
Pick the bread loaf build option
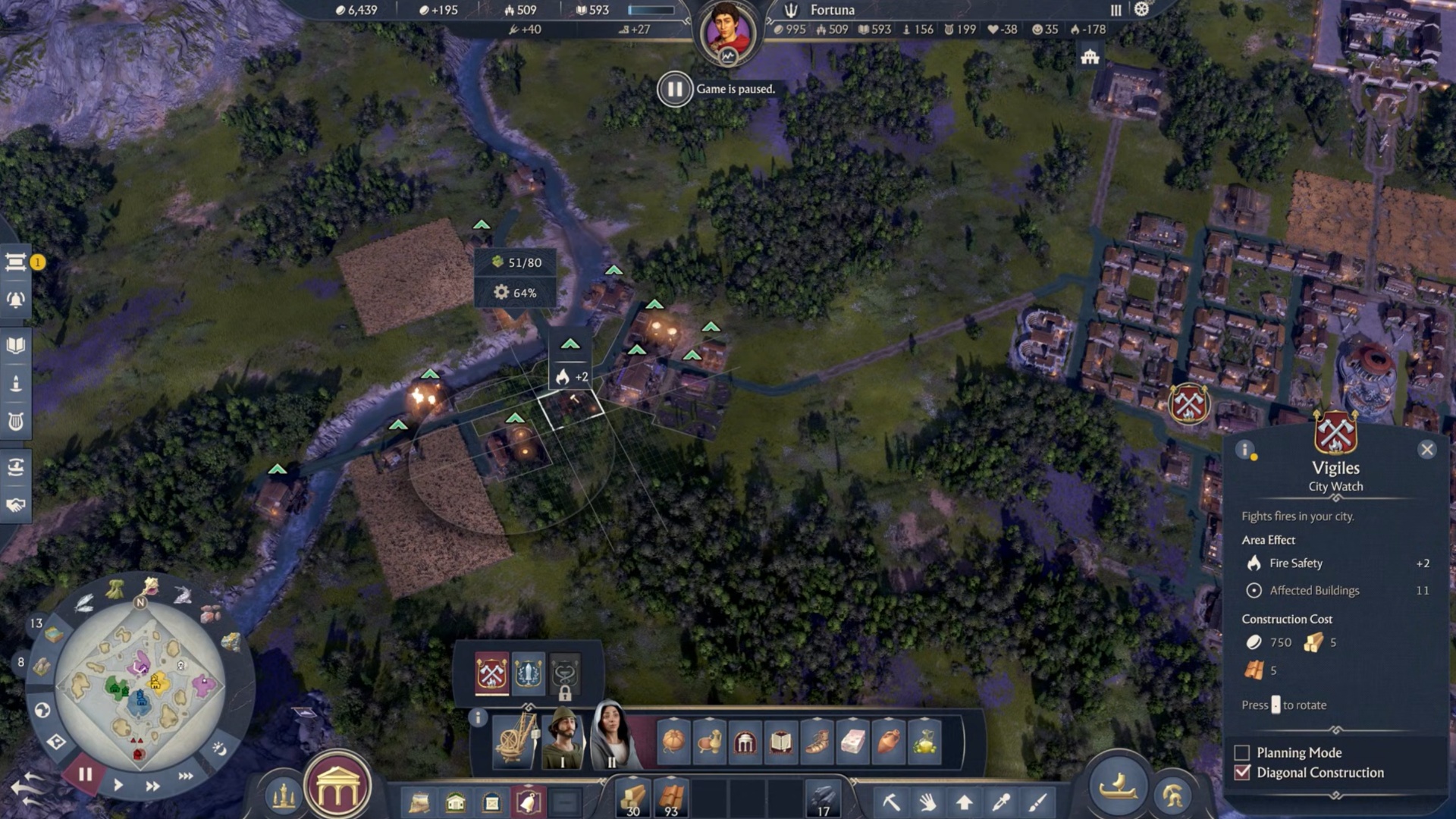(x=673, y=741)
